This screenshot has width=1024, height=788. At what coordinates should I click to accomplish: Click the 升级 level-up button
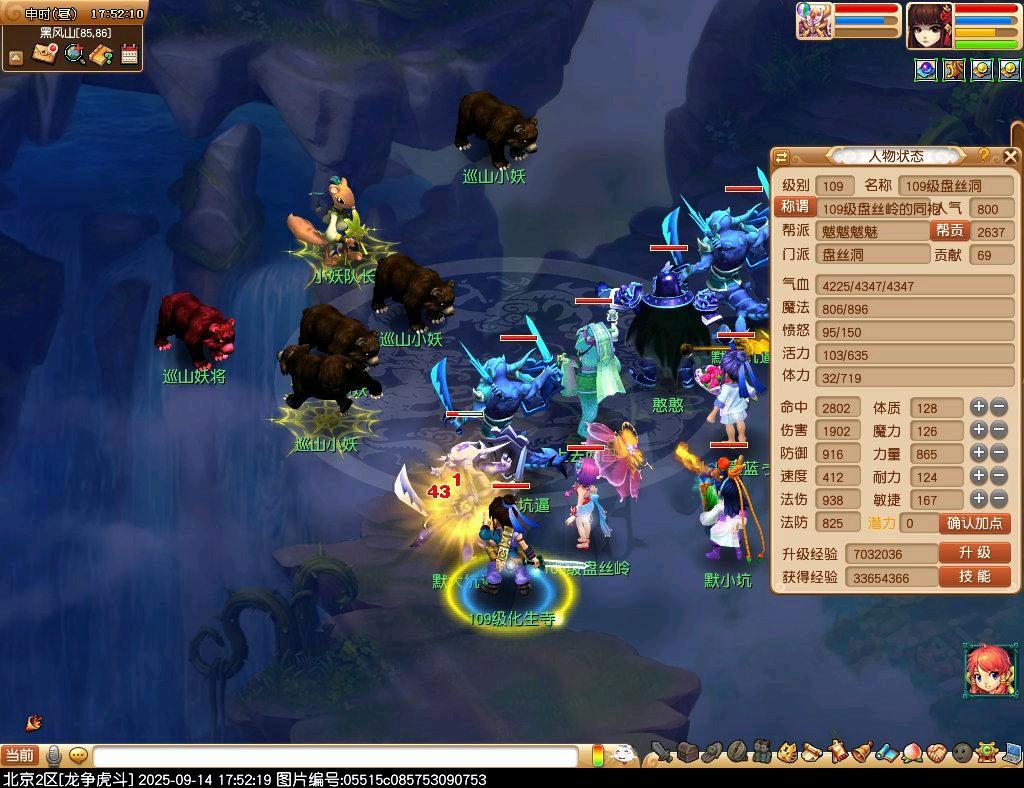[x=974, y=553]
